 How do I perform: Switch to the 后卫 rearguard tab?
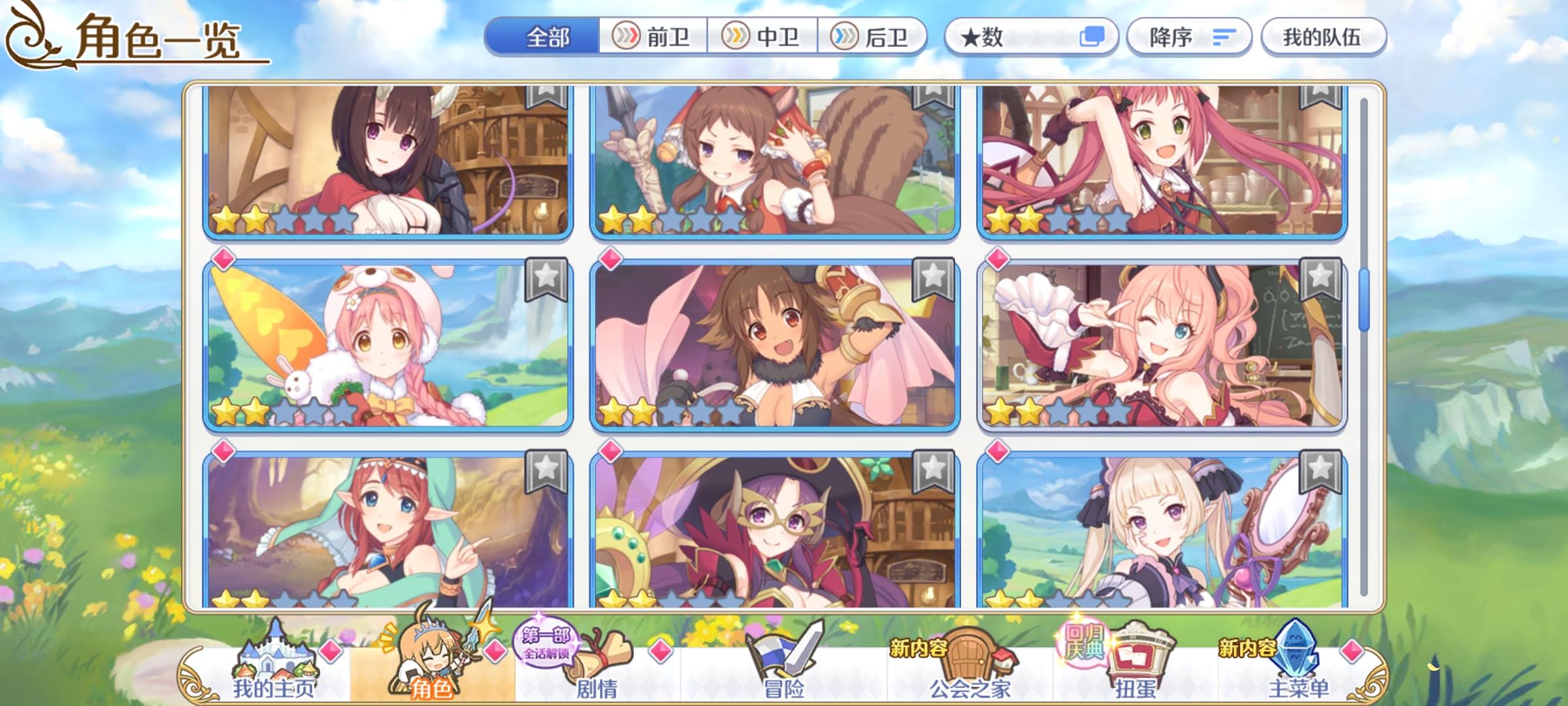875,37
